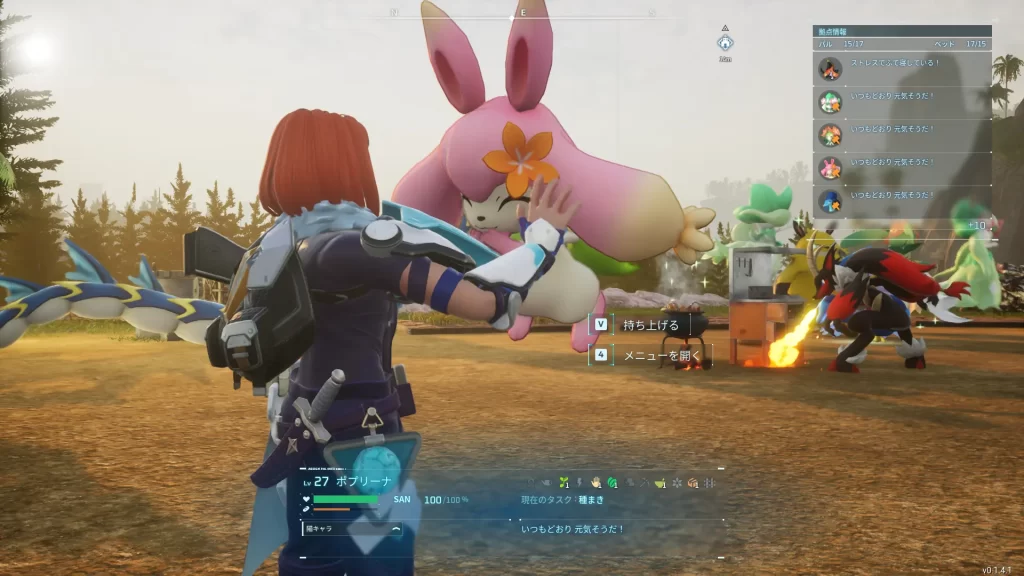
Task: Select the green leaf gathering icon
Action: 612,483
